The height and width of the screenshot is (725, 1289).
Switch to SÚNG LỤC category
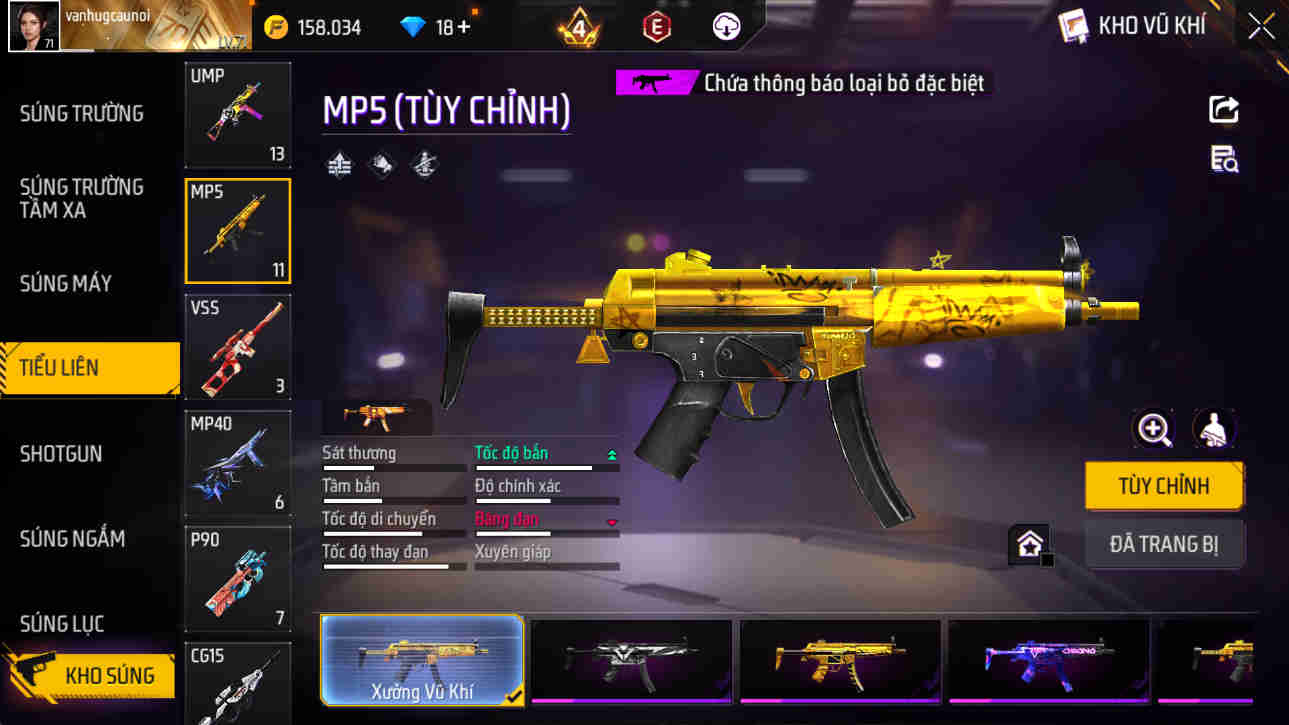pos(62,624)
